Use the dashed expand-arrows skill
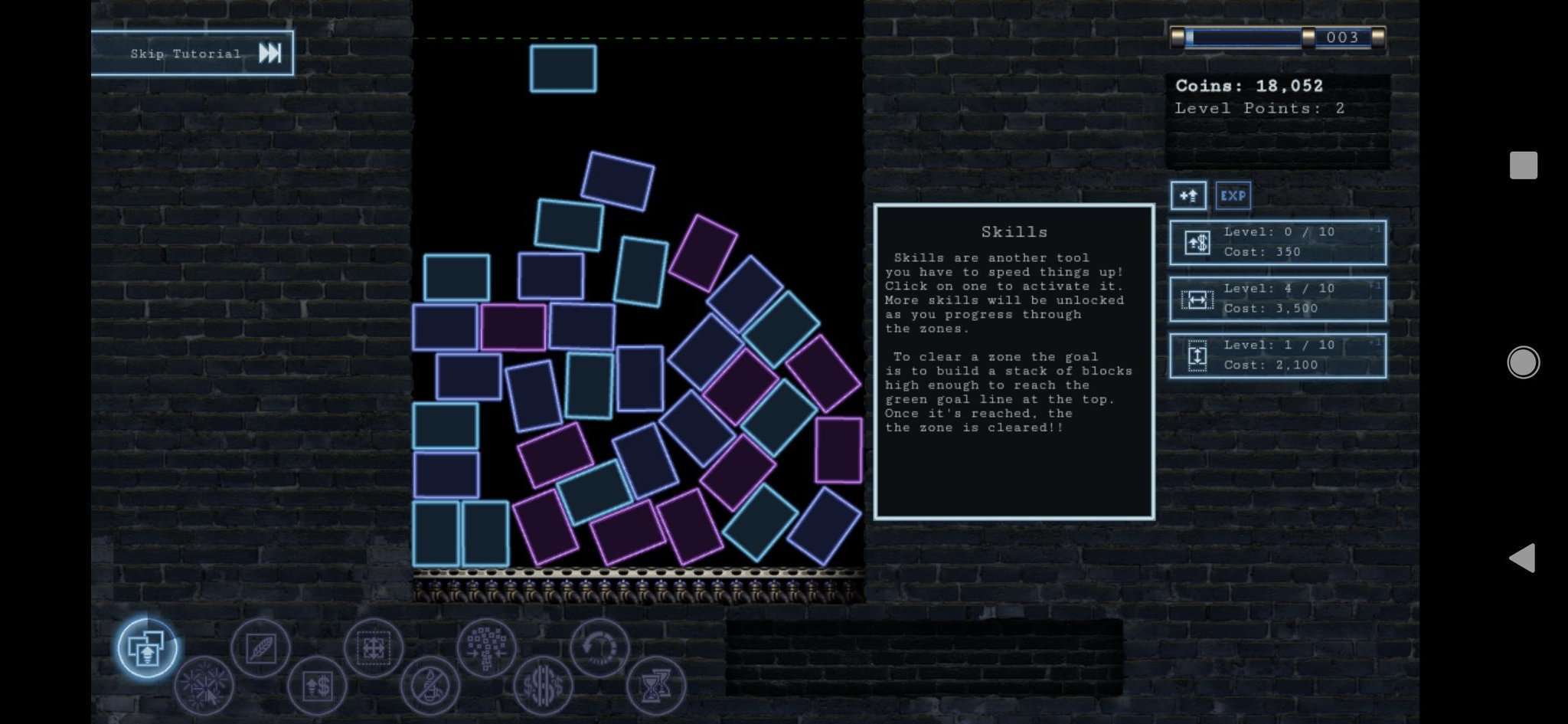 point(374,647)
